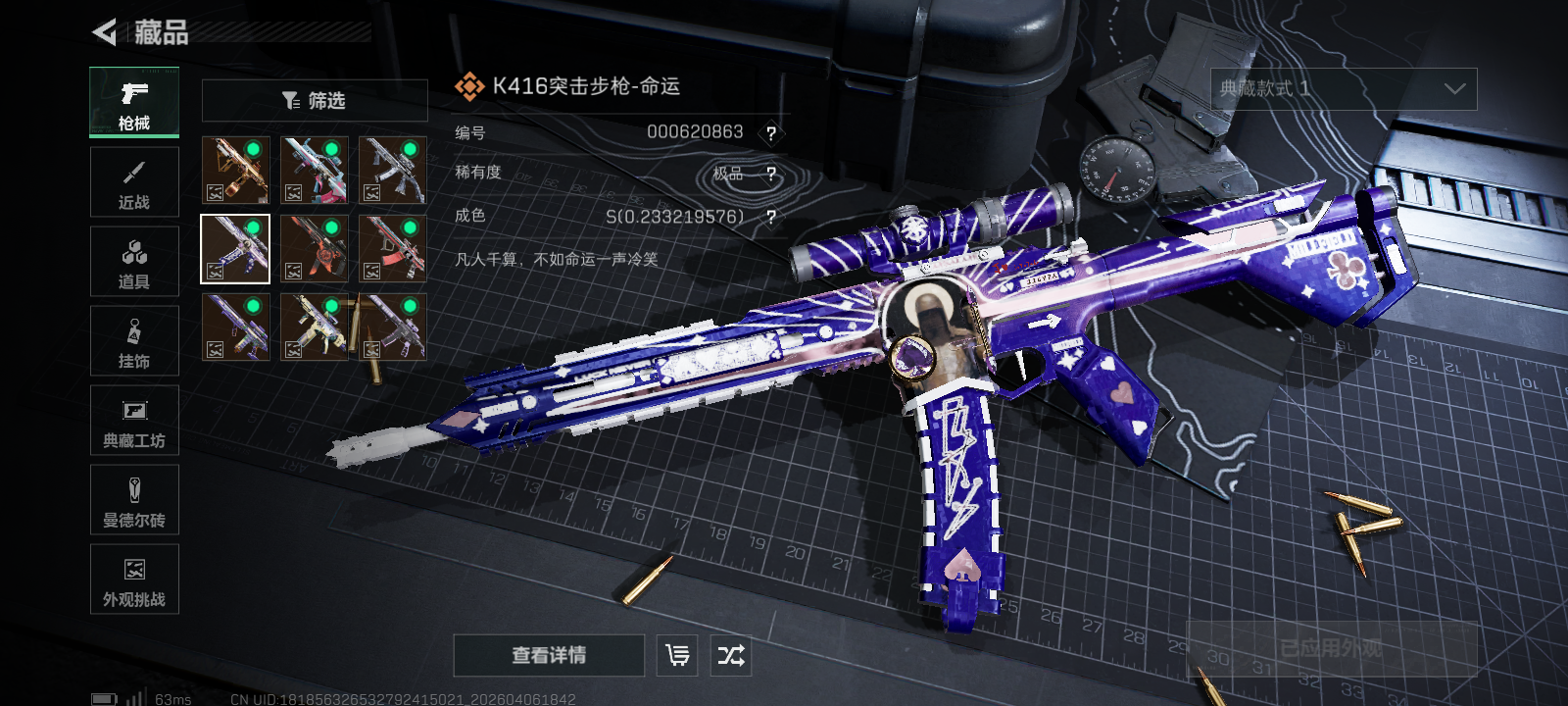Open the 外观挑战 appearance challenge tab
The image size is (1568, 706).
pyautogui.click(x=134, y=580)
